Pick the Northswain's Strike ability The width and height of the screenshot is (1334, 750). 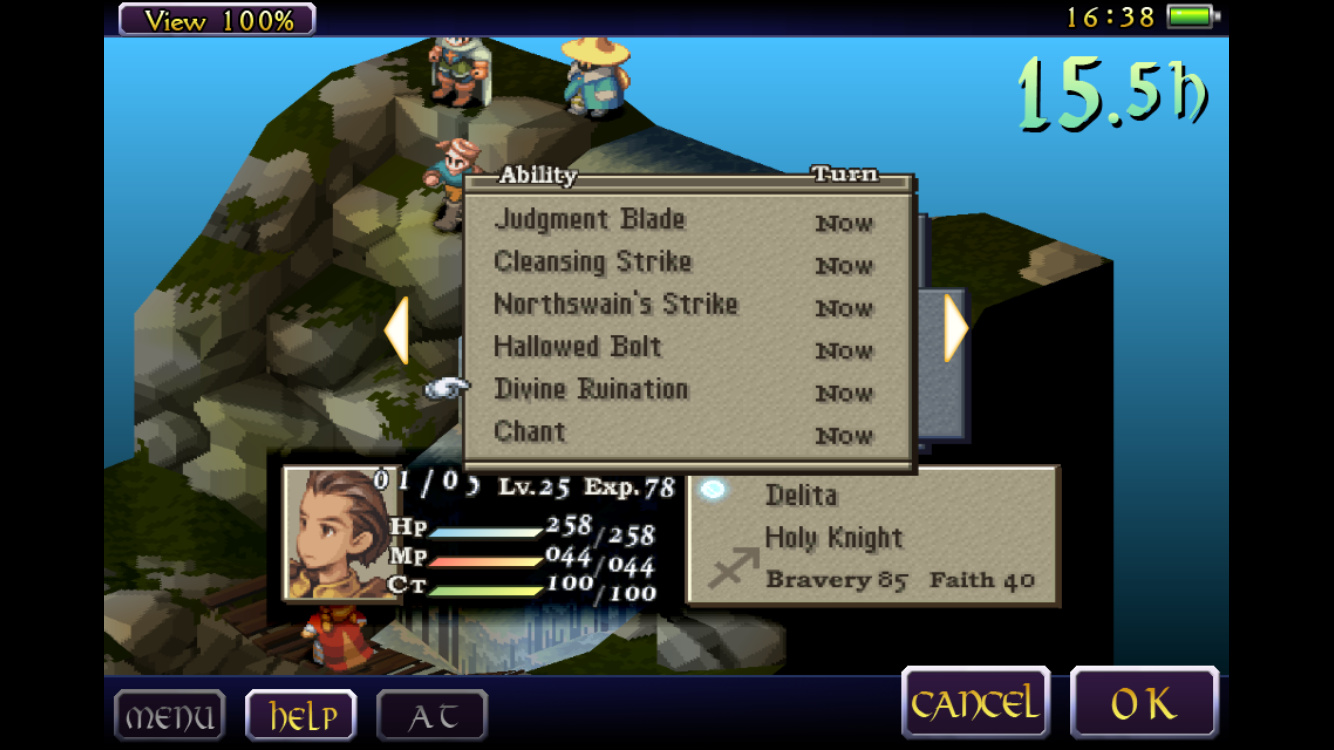615,305
